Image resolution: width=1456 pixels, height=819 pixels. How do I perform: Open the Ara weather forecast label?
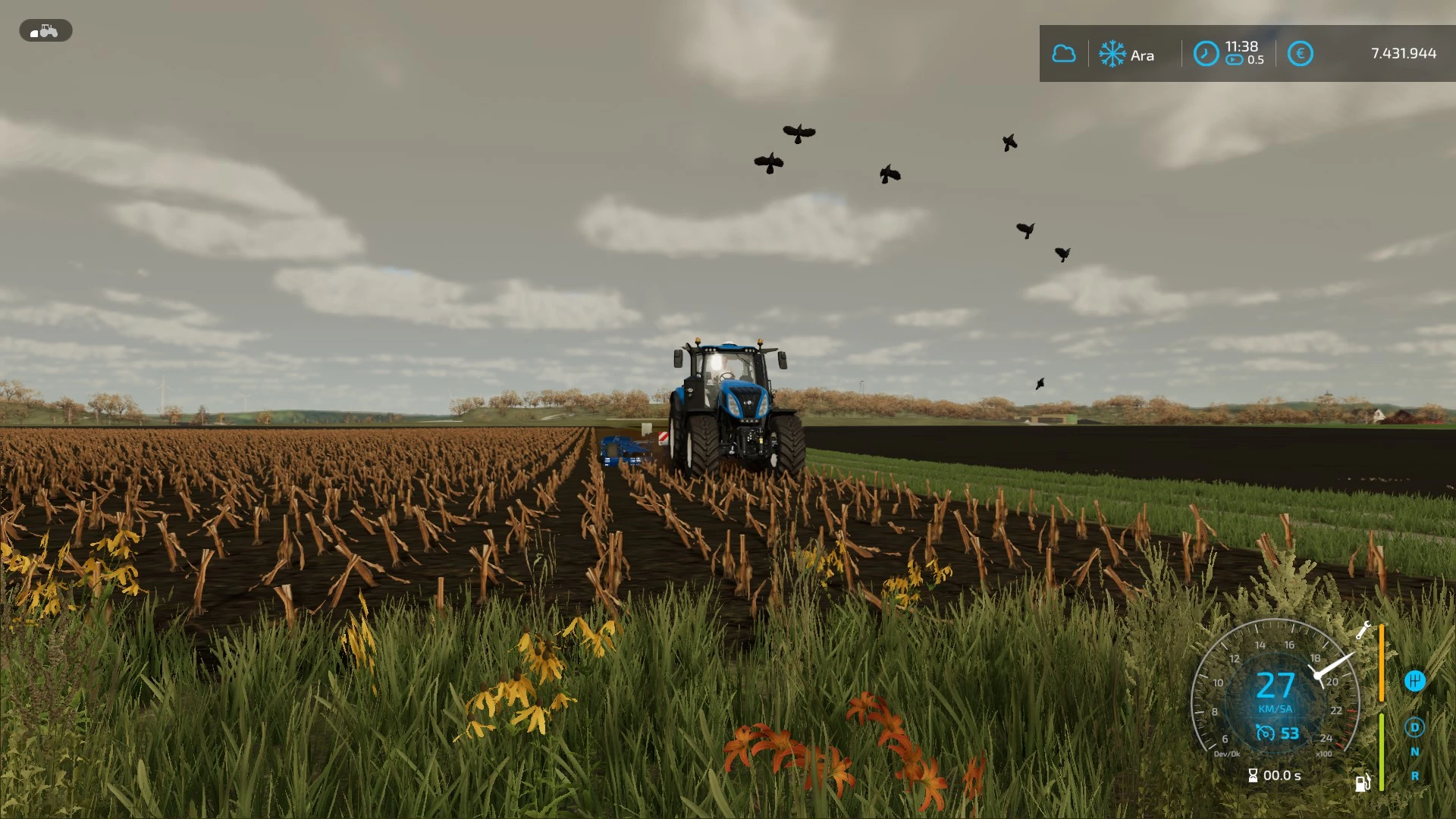[1142, 55]
